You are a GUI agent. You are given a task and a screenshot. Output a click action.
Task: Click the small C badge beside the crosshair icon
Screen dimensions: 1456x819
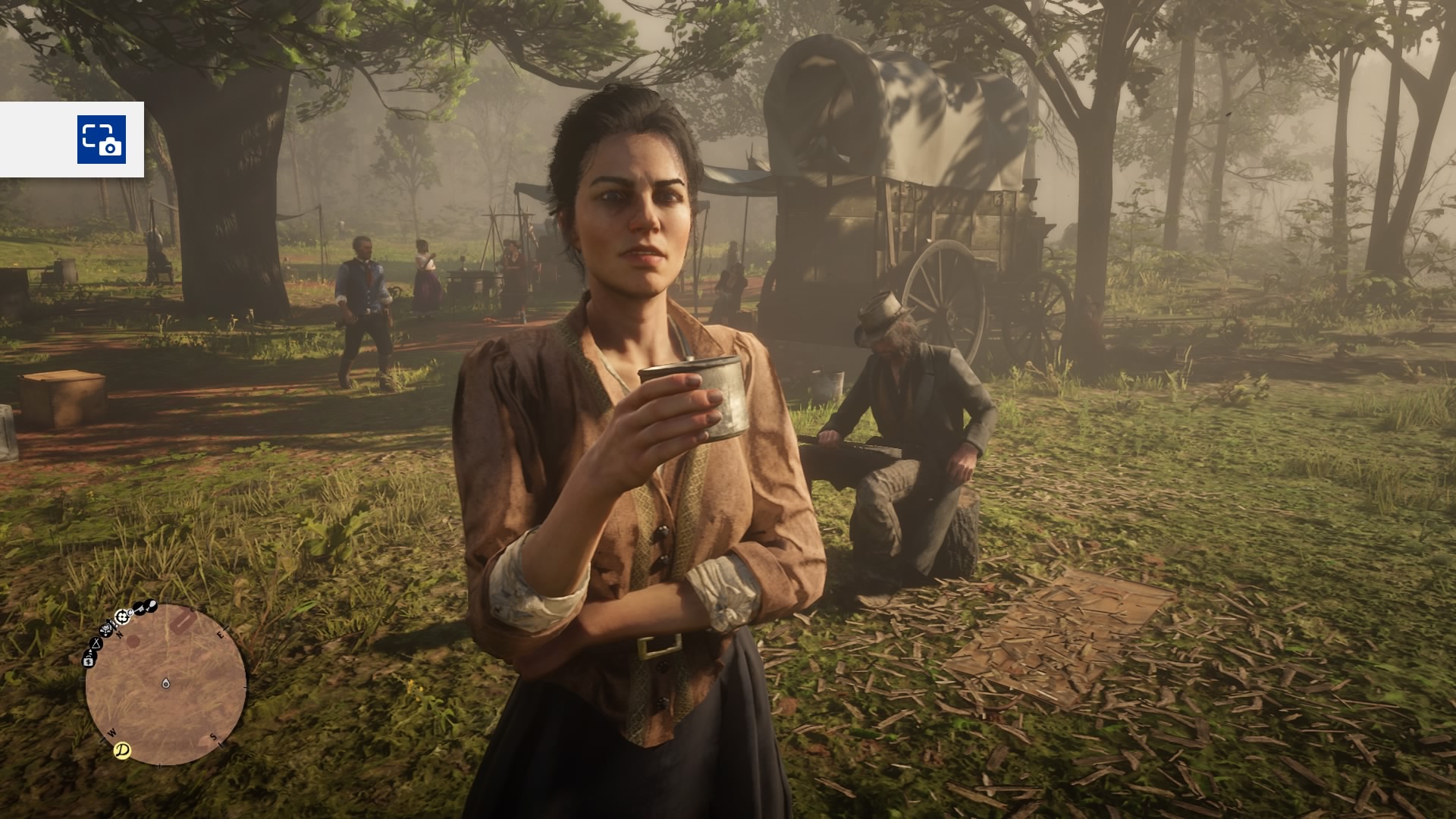tap(130, 613)
